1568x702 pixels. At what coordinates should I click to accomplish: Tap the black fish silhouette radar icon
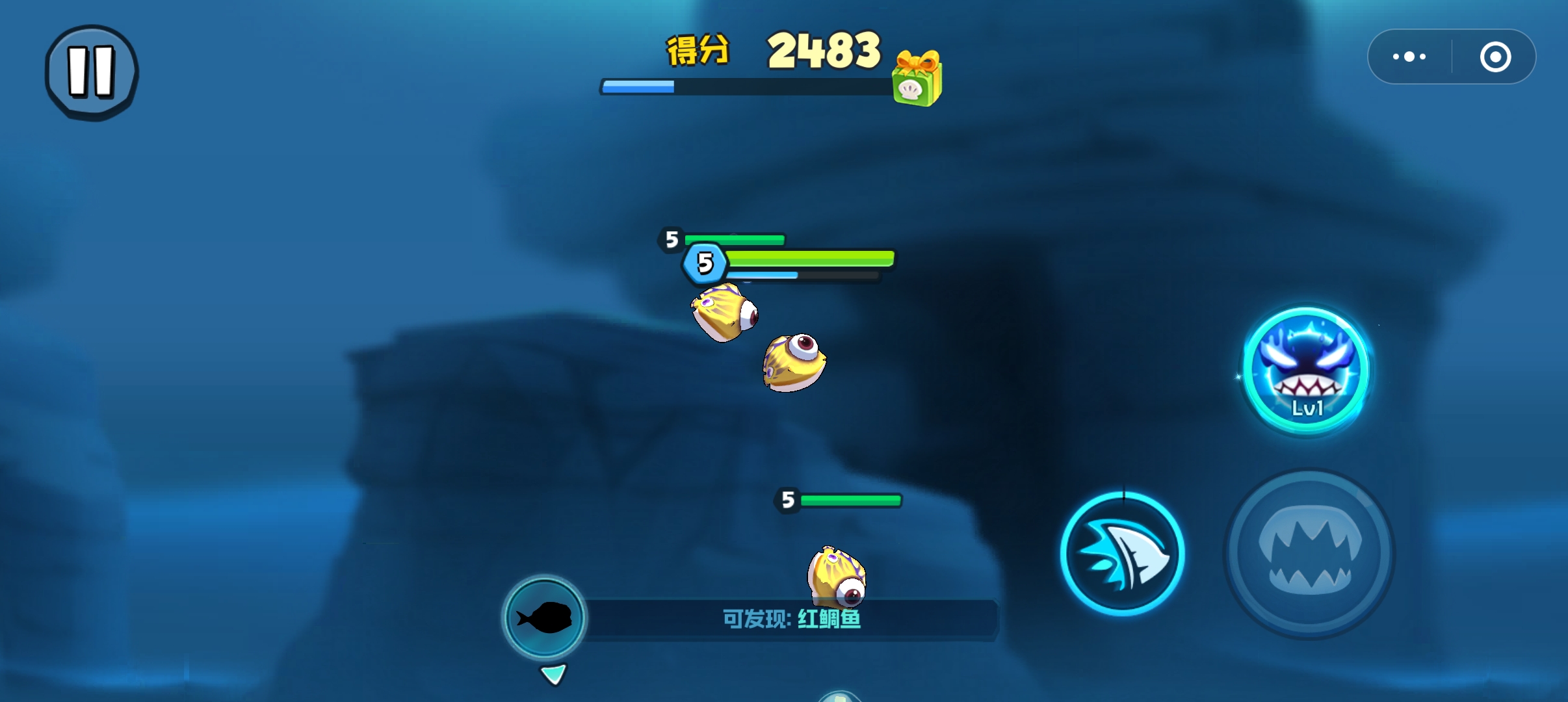[545, 617]
